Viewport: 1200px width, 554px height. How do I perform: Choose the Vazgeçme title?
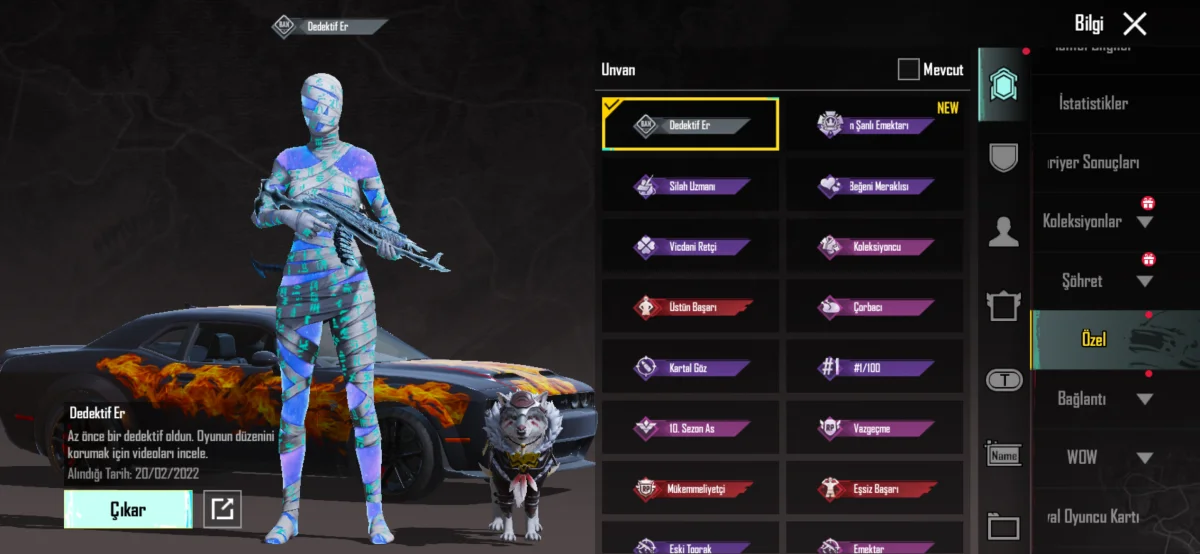coord(875,429)
